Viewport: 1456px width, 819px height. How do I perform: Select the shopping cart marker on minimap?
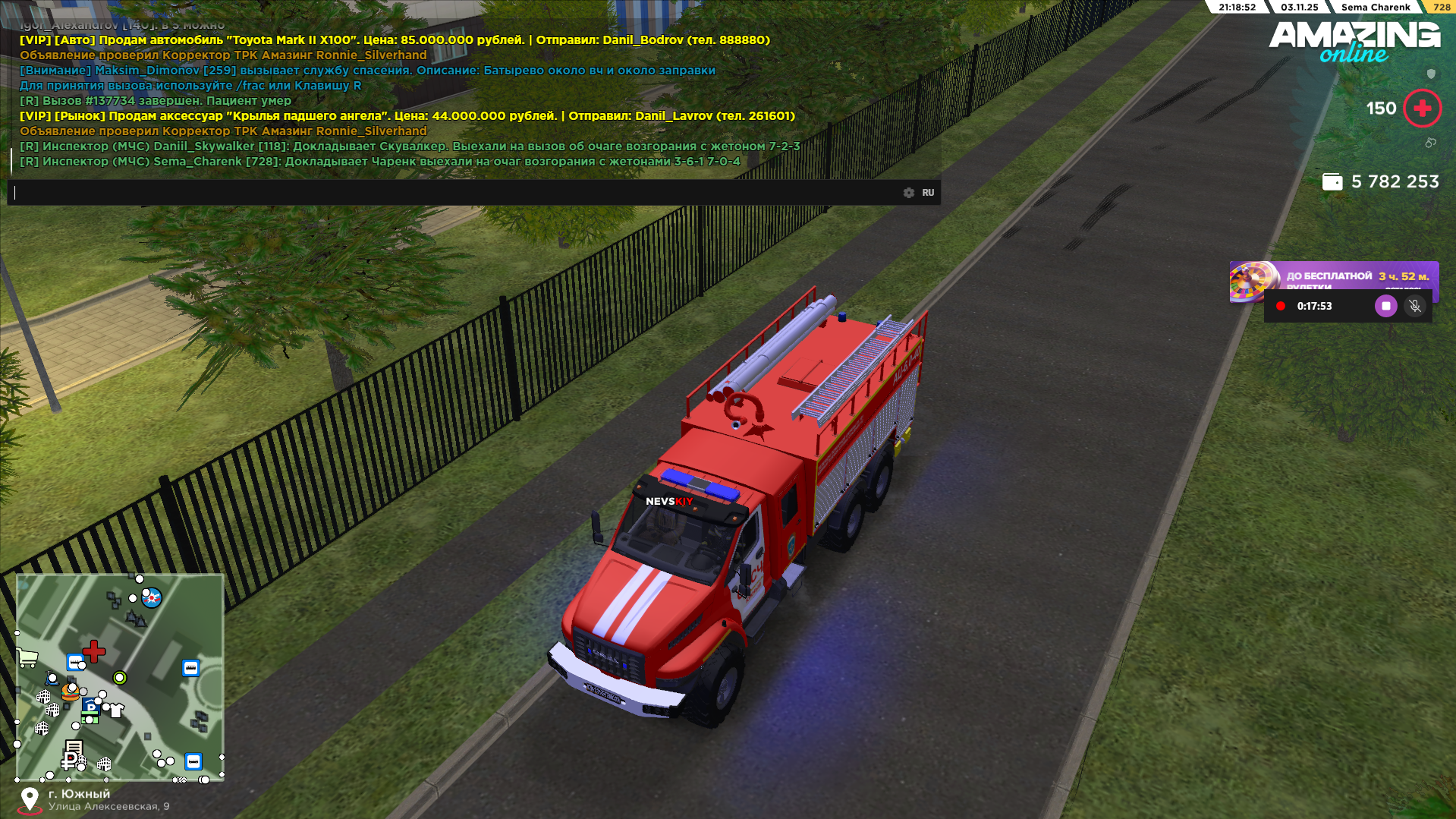click(28, 657)
